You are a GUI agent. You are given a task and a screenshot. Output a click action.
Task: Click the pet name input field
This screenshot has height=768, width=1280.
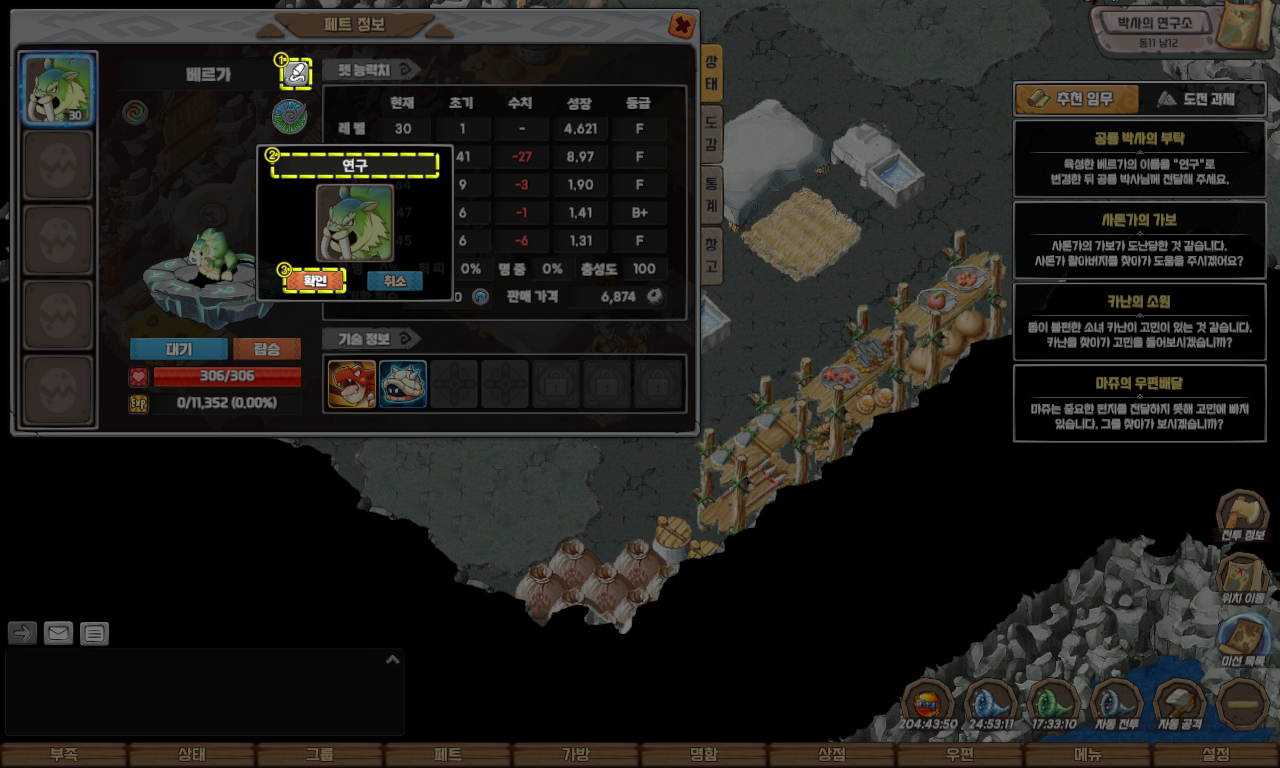355,166
